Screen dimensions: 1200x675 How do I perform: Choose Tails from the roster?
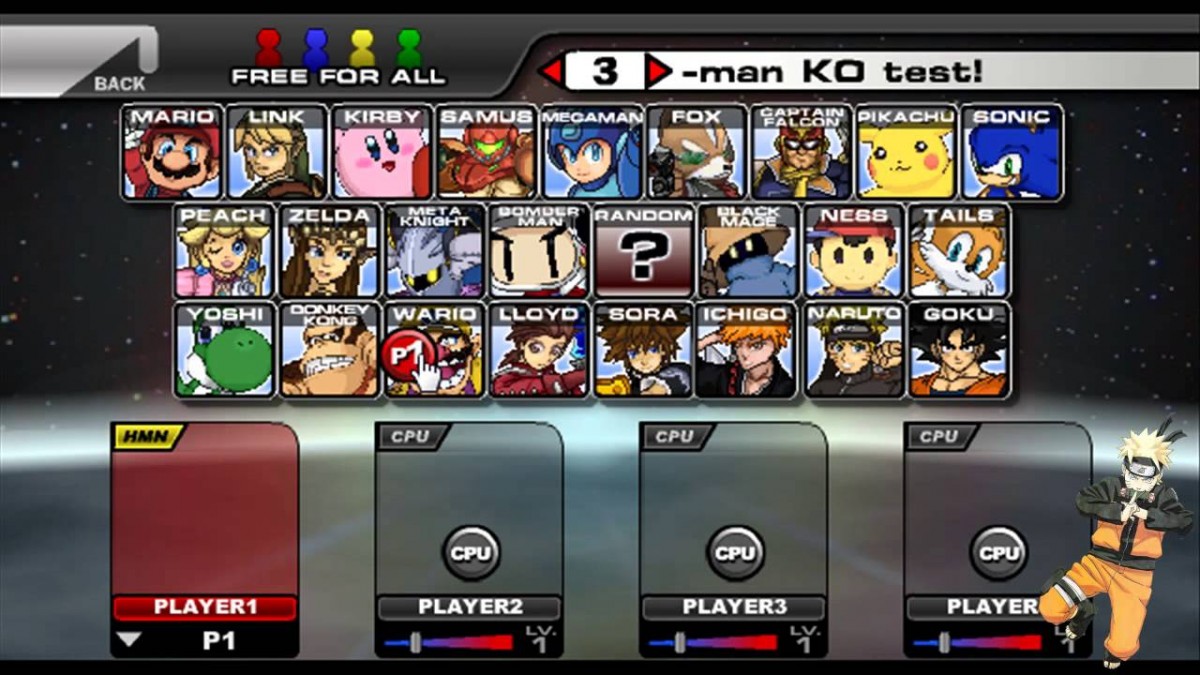click(x=958, y=252)
